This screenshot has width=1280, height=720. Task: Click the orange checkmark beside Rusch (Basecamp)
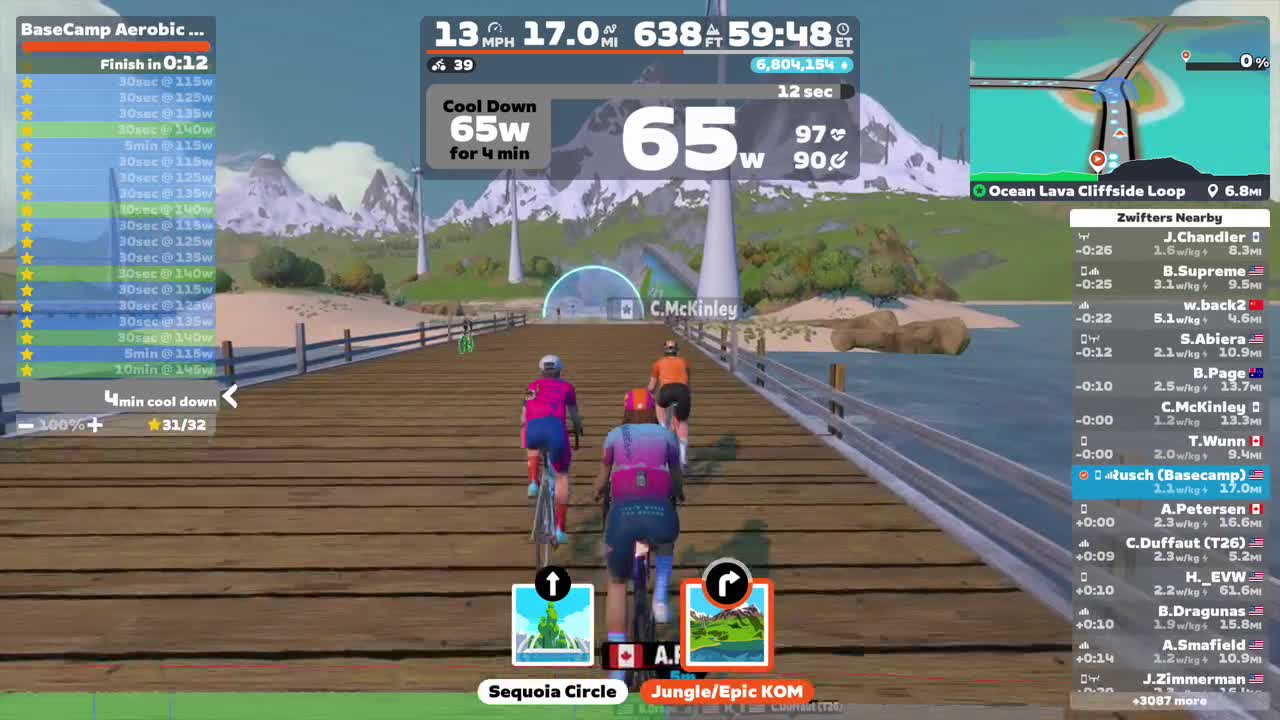click(1082, 475)
